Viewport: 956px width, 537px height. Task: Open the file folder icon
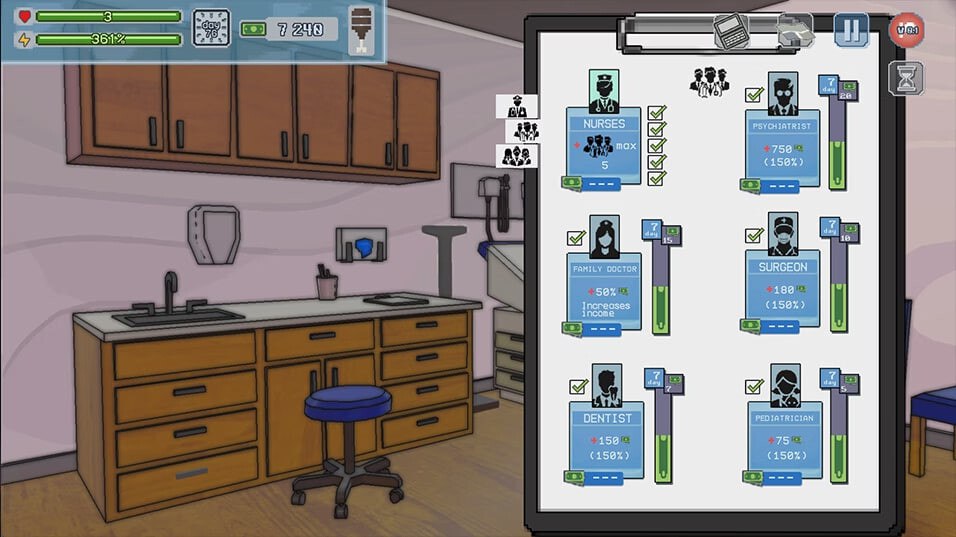(x=794, y=30)
